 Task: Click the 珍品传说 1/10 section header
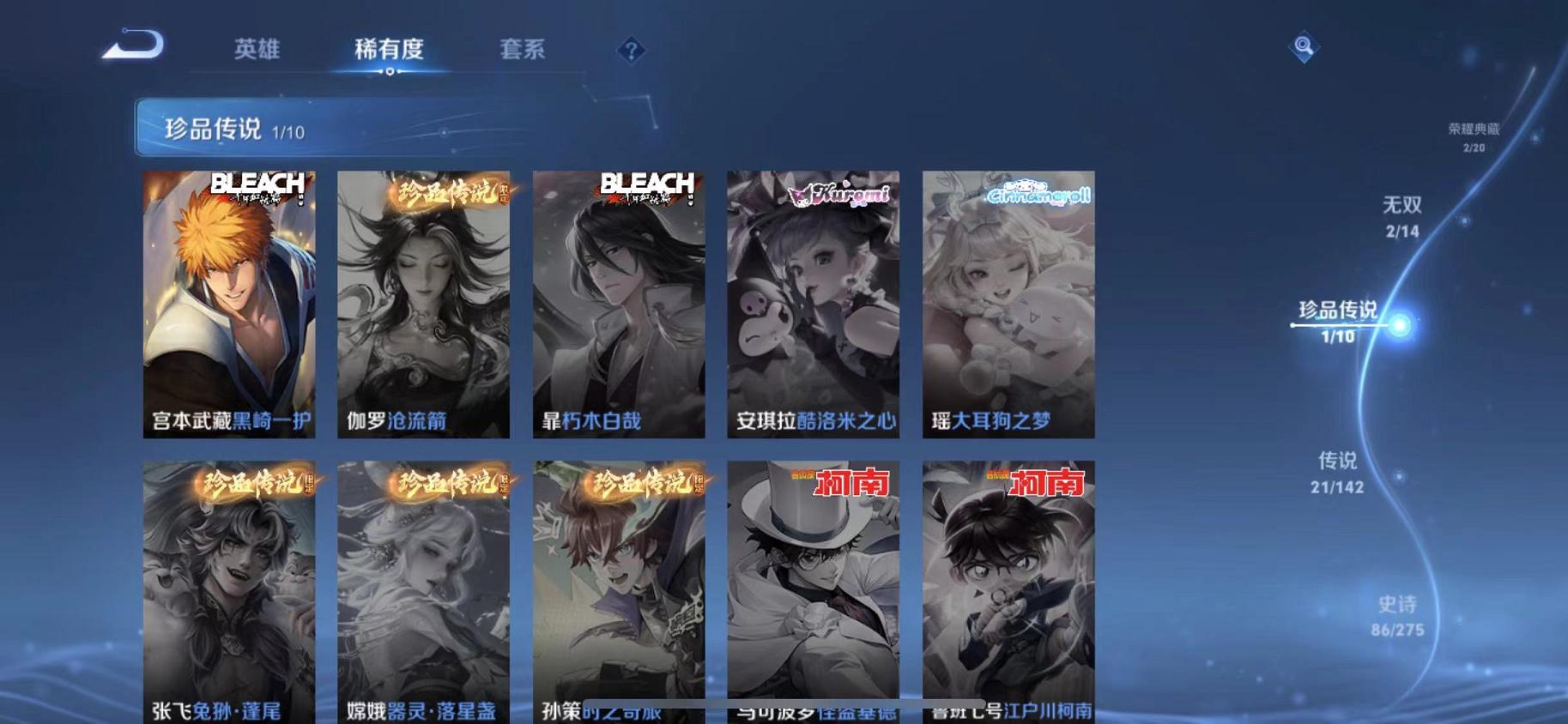tap(215, 129)
